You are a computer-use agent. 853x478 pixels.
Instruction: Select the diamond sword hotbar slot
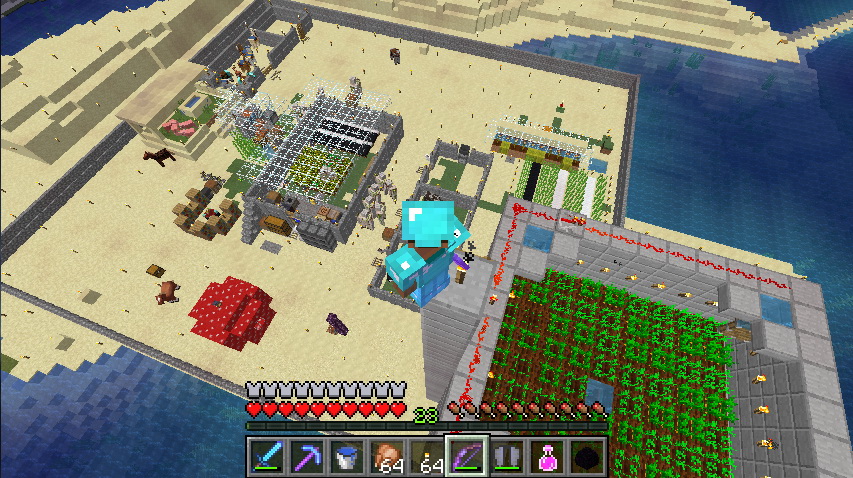click(265, 455)
